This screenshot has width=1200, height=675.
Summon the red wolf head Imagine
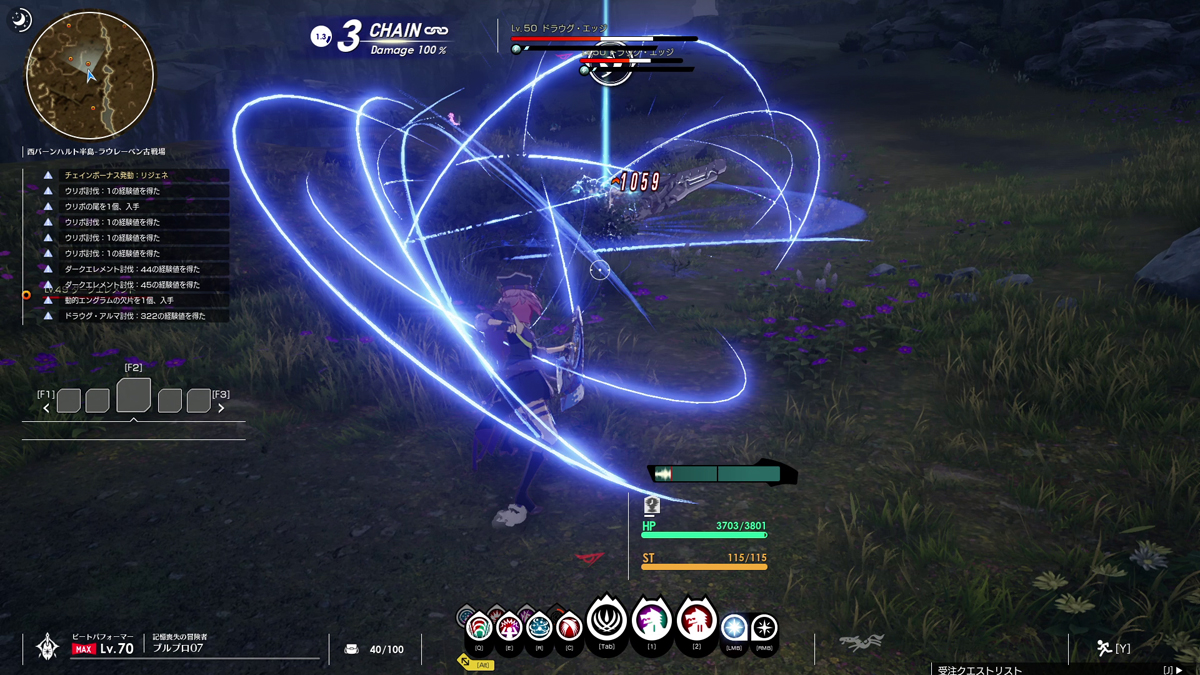pos(696,621)
